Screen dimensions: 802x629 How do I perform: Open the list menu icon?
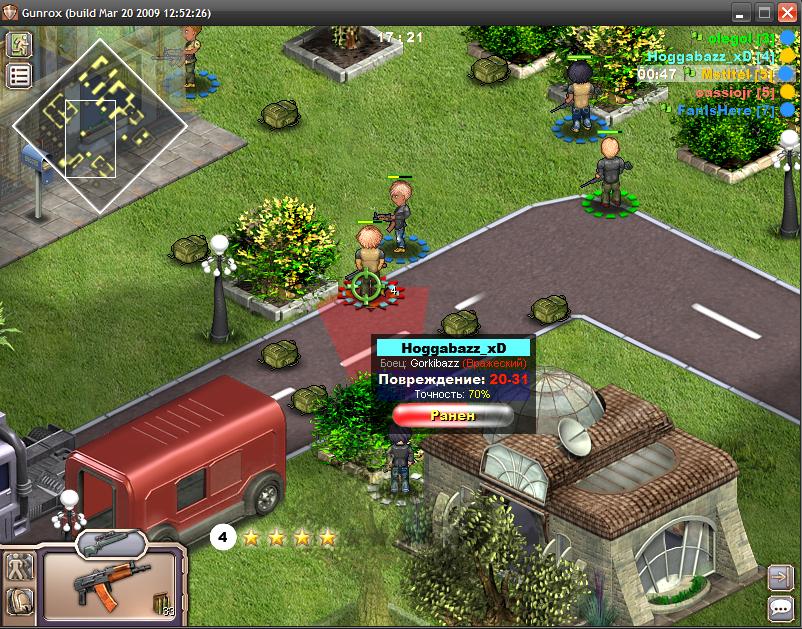point(19,75)
